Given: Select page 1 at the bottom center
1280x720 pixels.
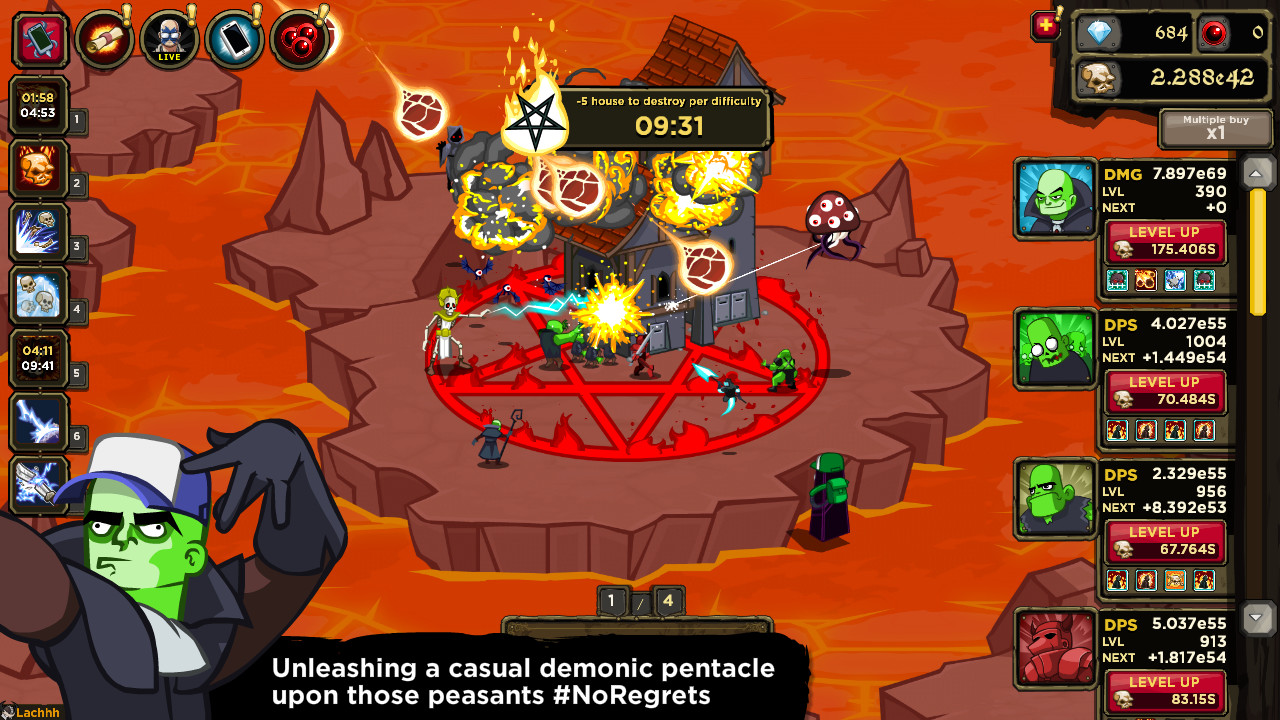Looking at the screenshot, I should [611, 601].
